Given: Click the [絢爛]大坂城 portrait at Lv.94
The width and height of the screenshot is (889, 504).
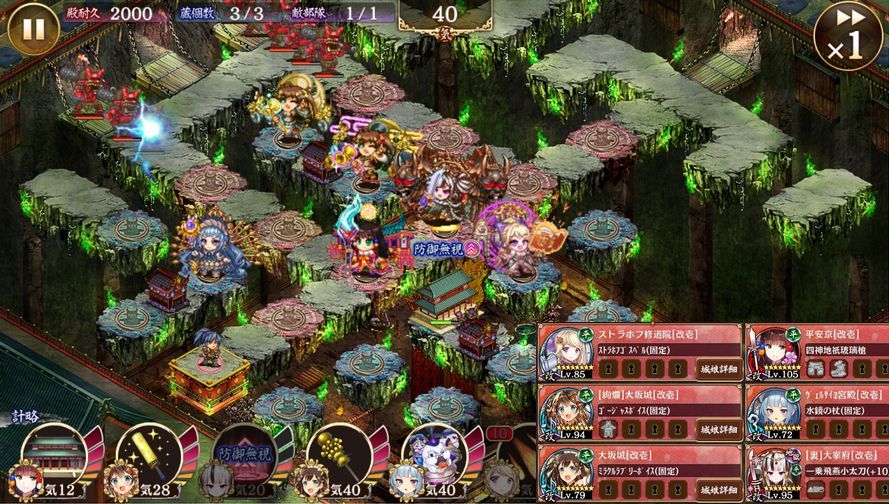Looking at the screenshot, I should 567,414.
